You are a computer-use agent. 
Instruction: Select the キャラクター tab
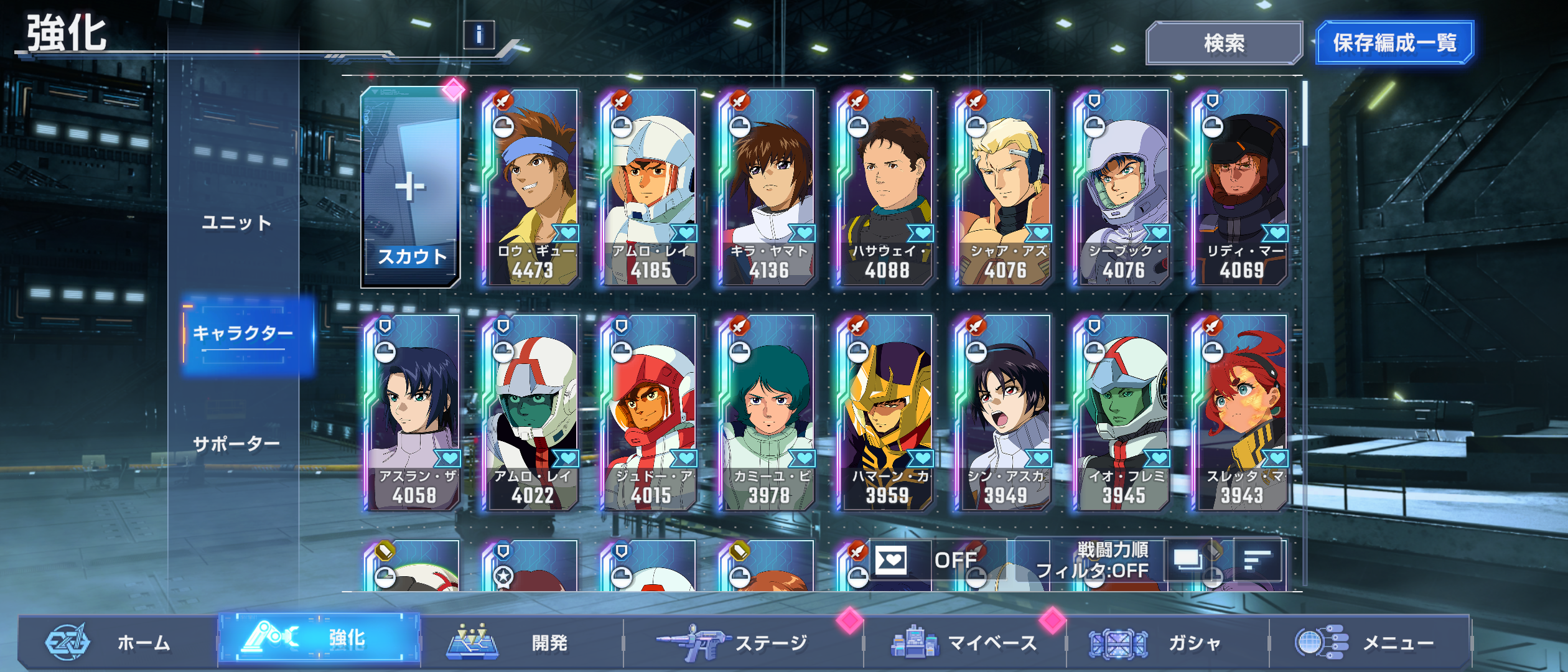pos(243,334)
